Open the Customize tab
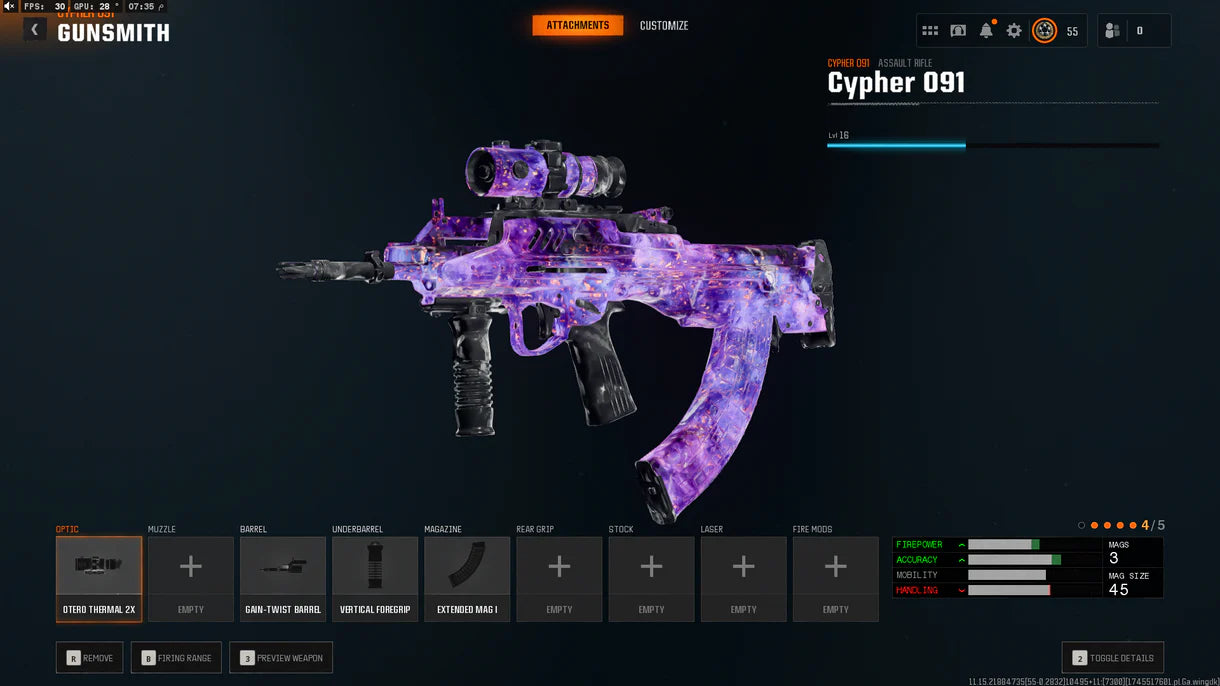Viewport: 1220px width, 686px height. tap(664, 25)
